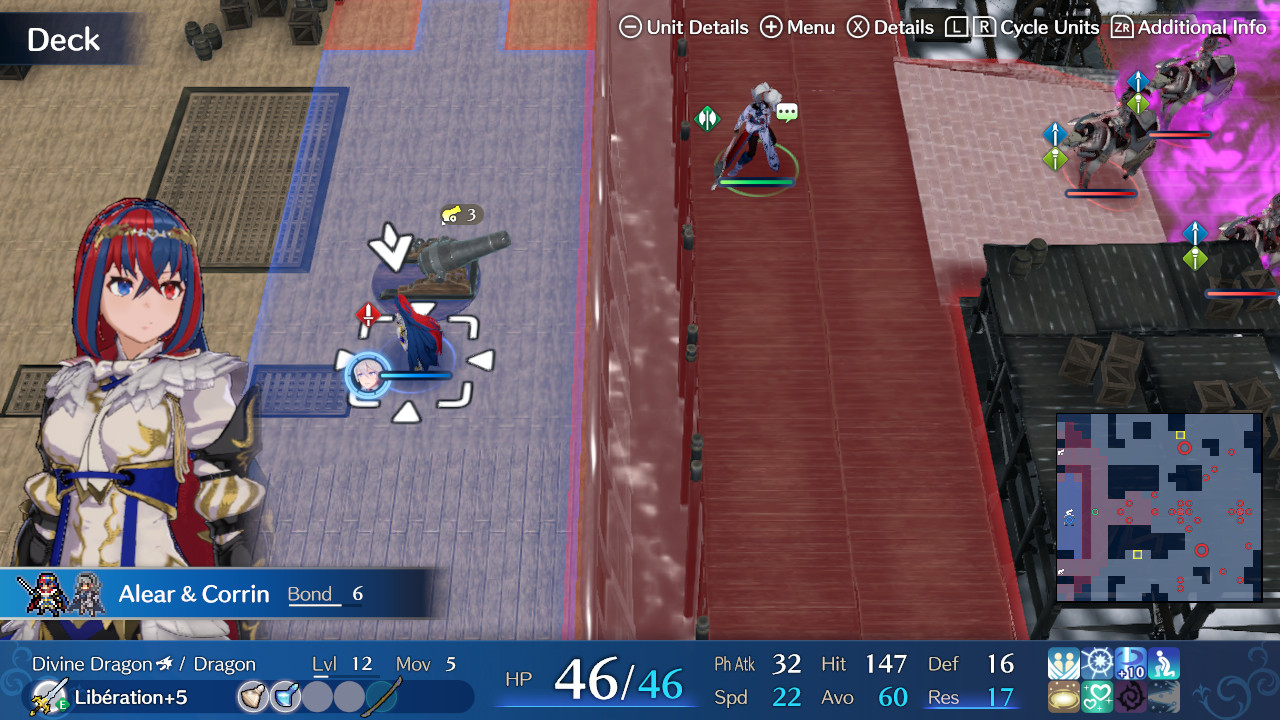Open the Menu via the plus prompt
The image size is (1280, 720).
pyautogui.click(x=770, y=27)
